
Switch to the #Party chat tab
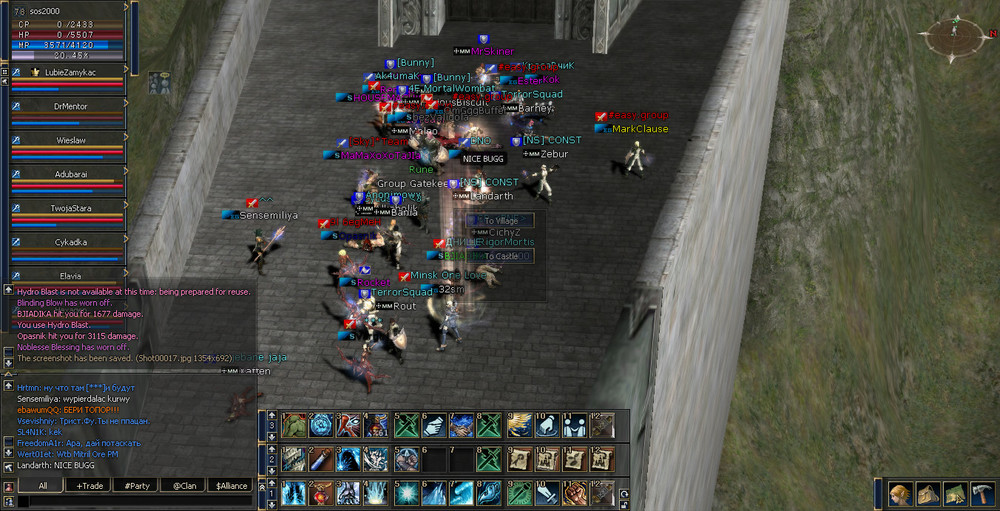point(137,485)
